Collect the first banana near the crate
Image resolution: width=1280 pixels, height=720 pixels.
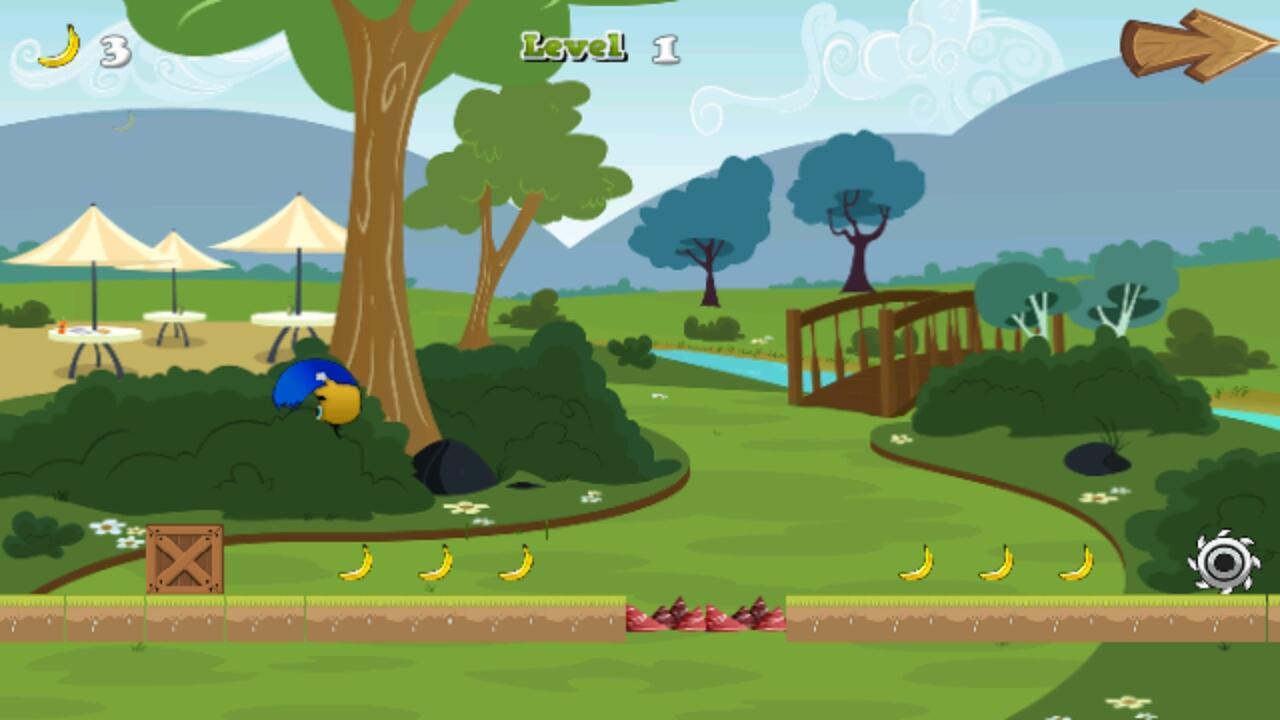click(355, 565)
